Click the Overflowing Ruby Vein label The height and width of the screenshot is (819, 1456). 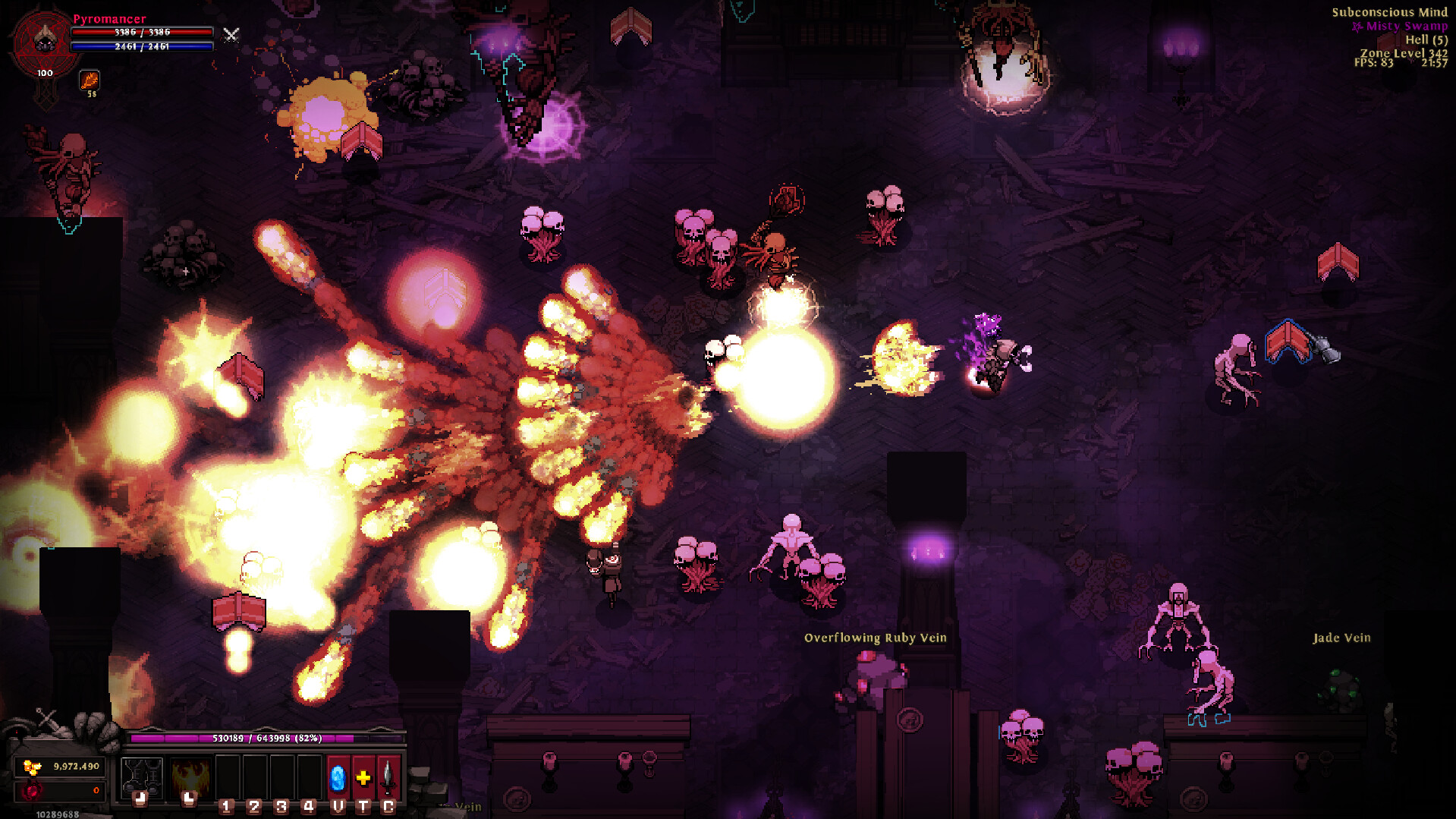point(874,638)
